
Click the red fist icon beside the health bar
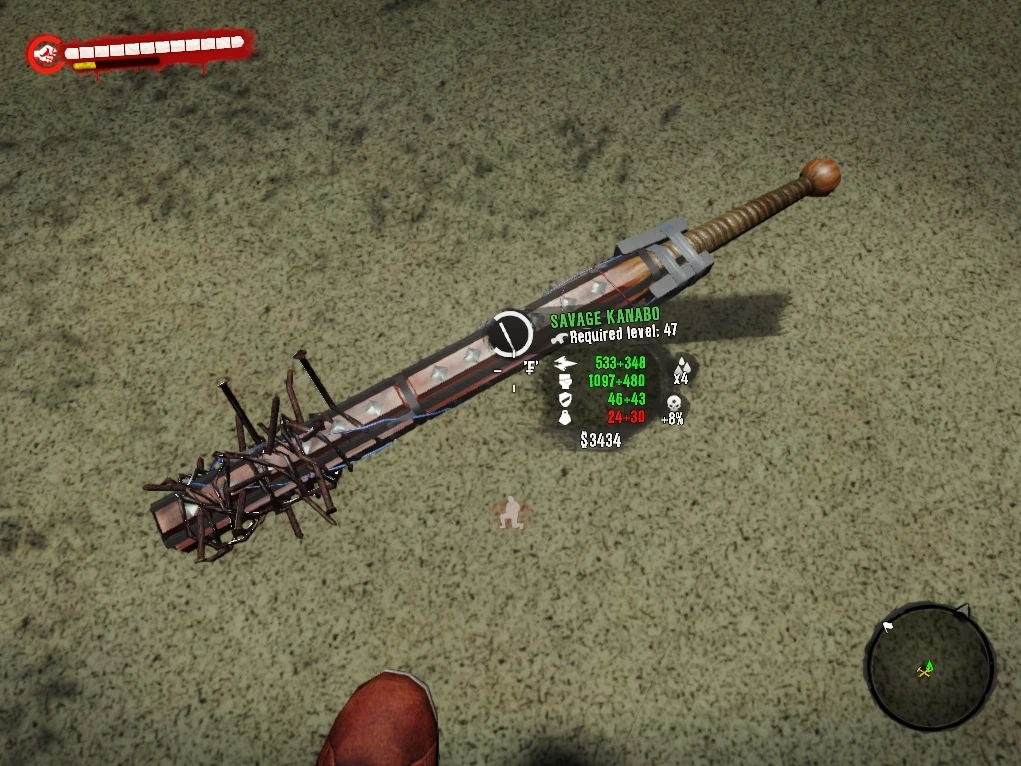45,54
